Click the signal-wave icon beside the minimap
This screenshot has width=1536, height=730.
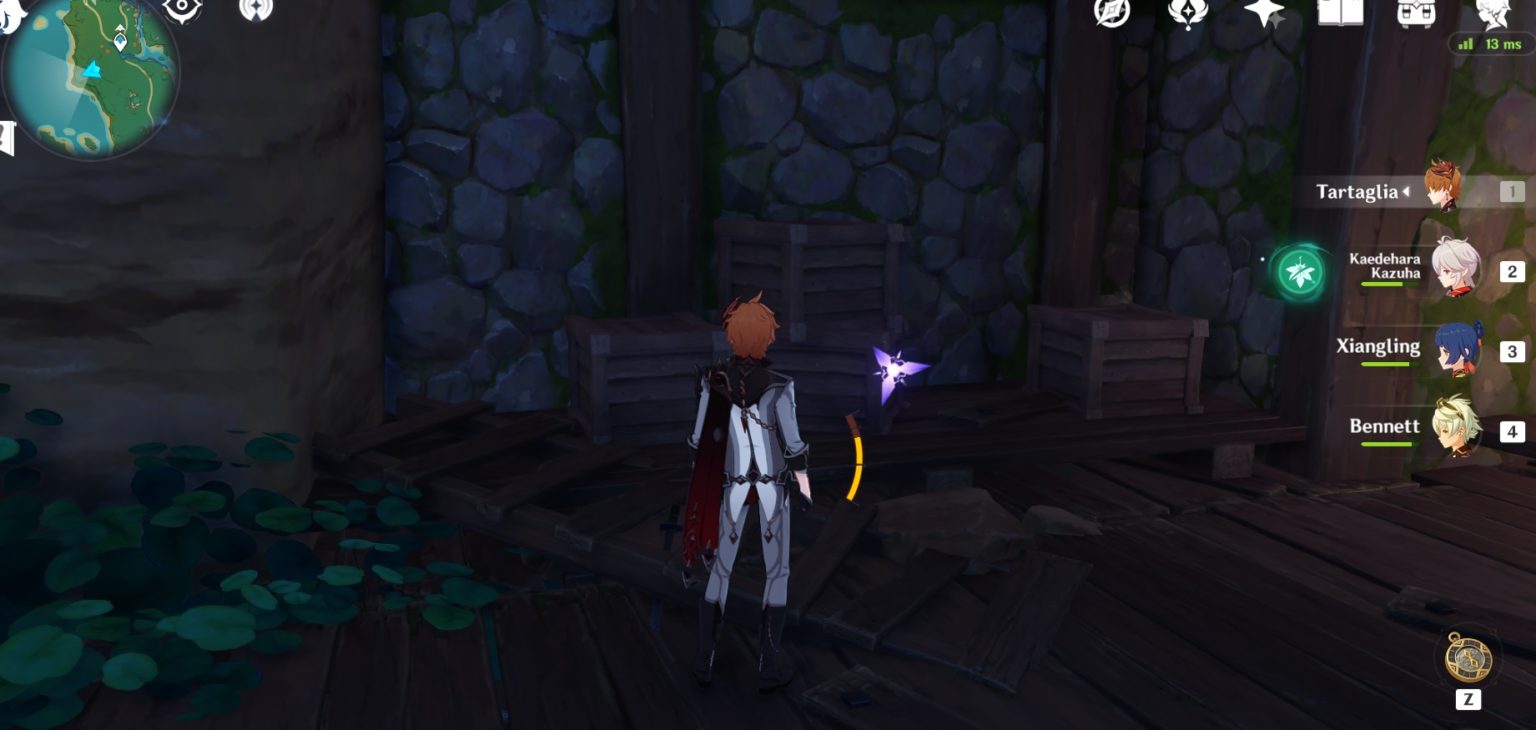(256, 9)
